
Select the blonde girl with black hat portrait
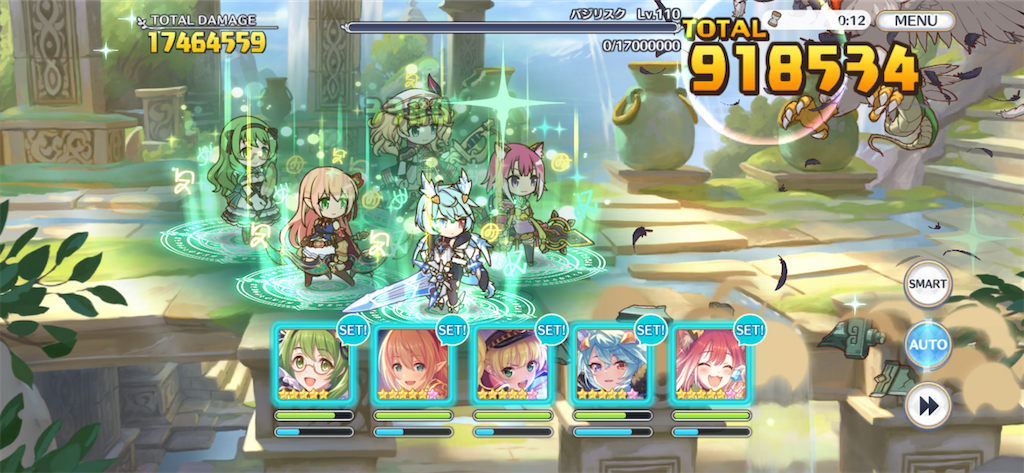click(512, 363)
